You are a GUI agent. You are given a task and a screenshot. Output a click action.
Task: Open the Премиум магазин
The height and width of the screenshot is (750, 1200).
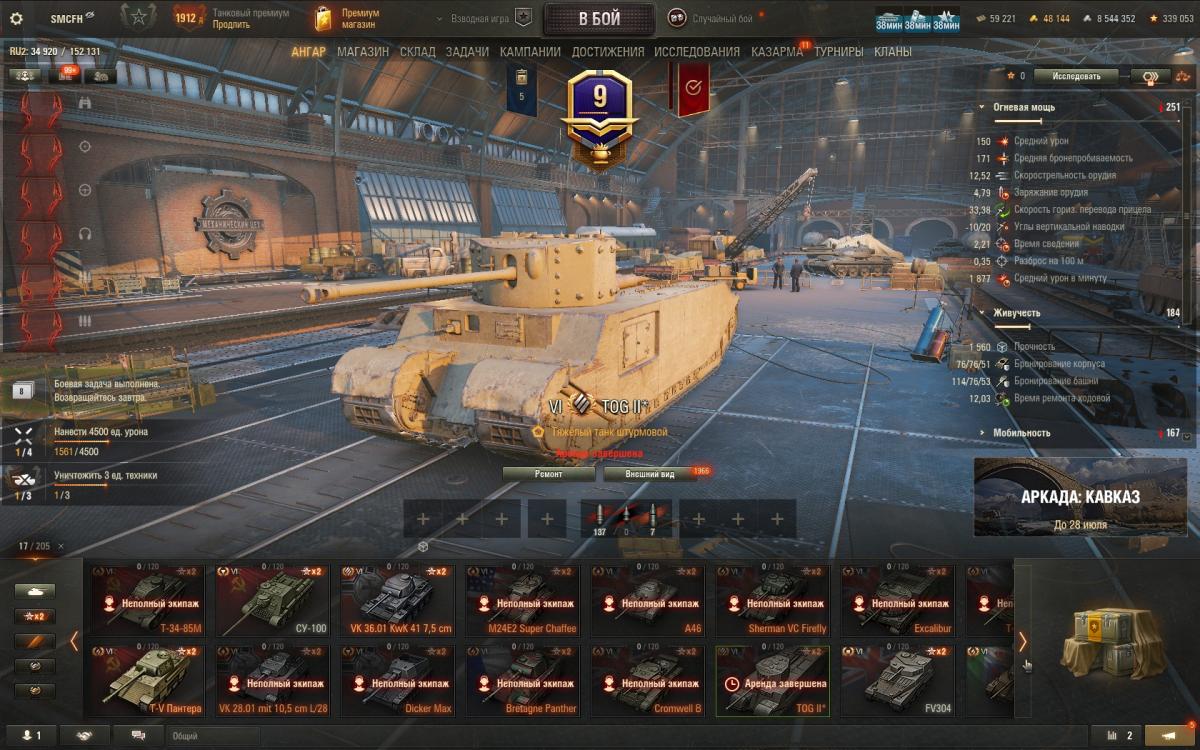[345, 19]
